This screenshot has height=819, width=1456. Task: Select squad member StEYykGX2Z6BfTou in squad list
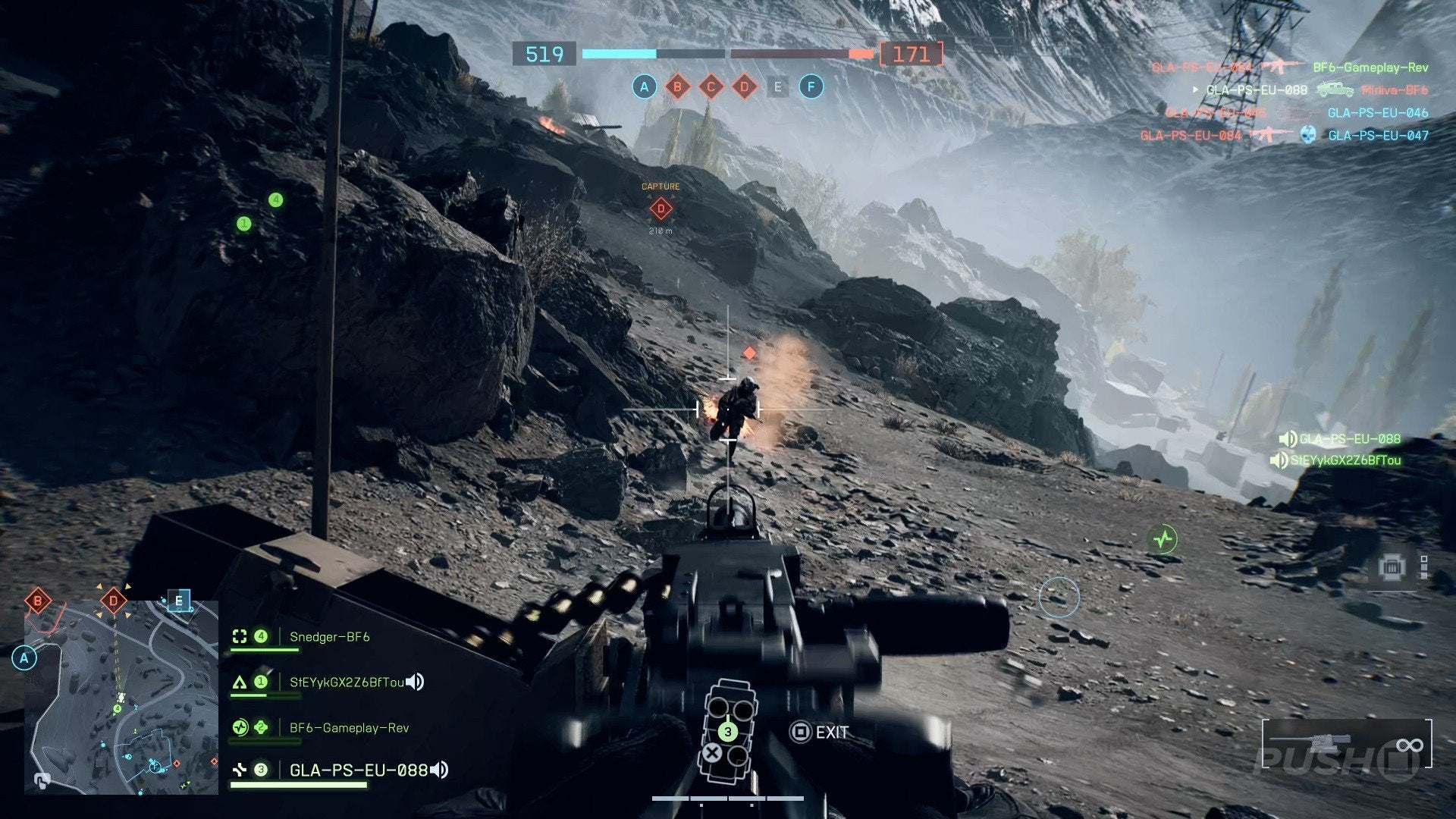pos(346,682)
